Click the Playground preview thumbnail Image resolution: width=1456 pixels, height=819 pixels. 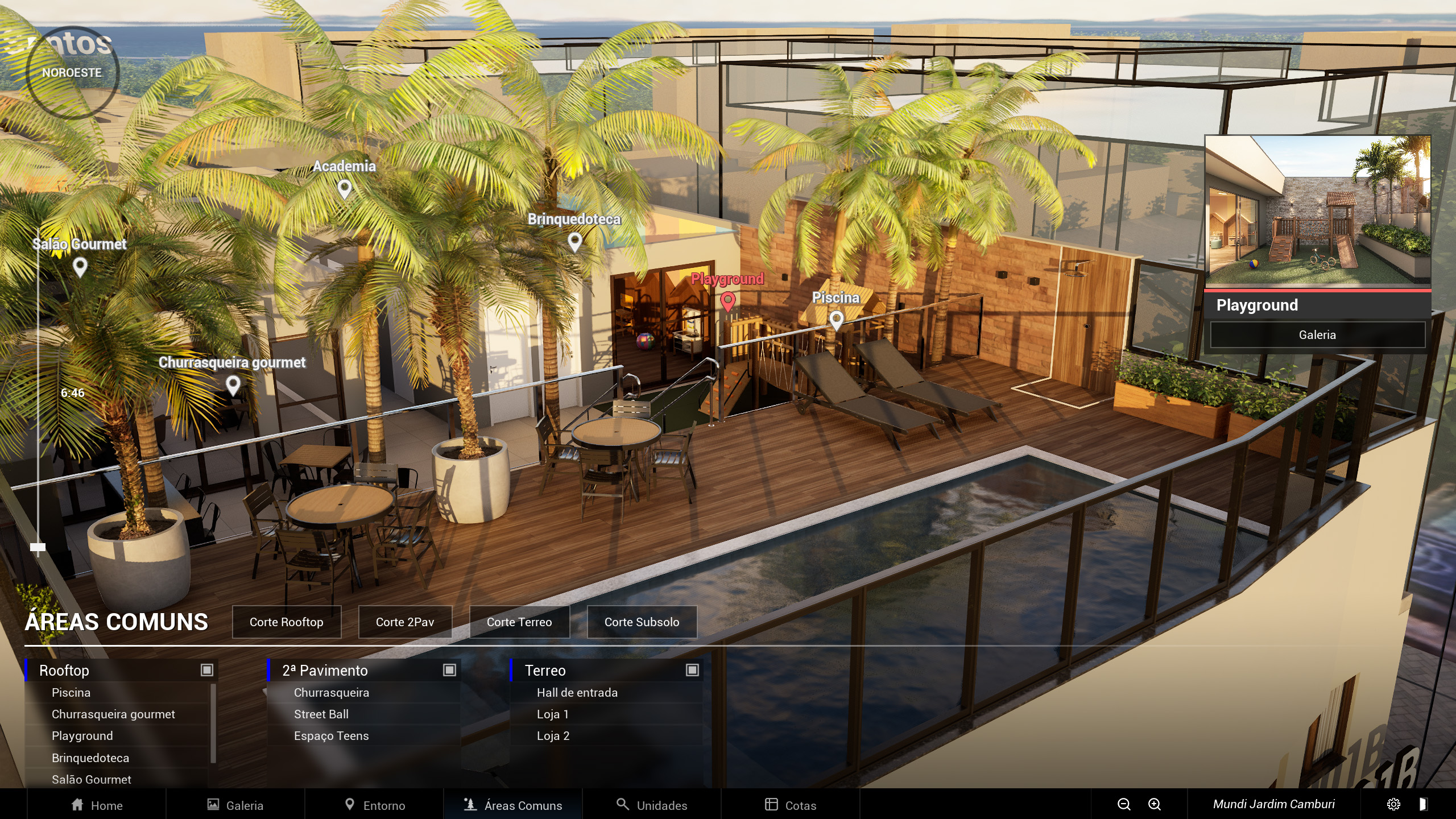point(1317,210)
